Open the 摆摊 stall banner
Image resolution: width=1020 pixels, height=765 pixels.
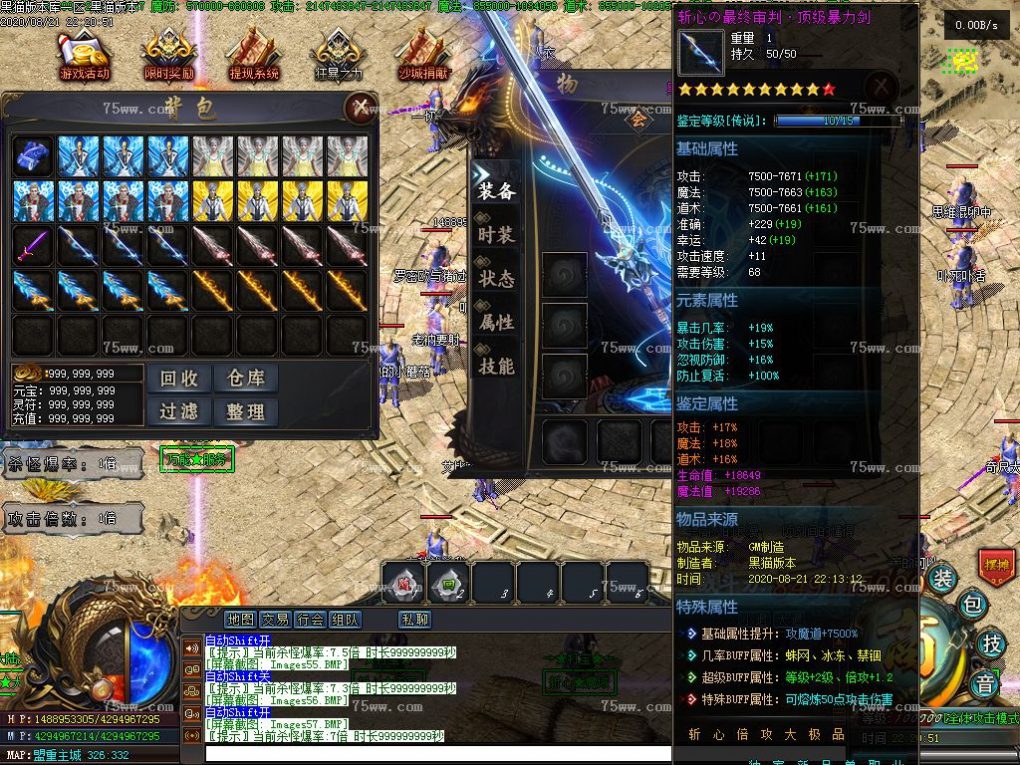[996, 563]
